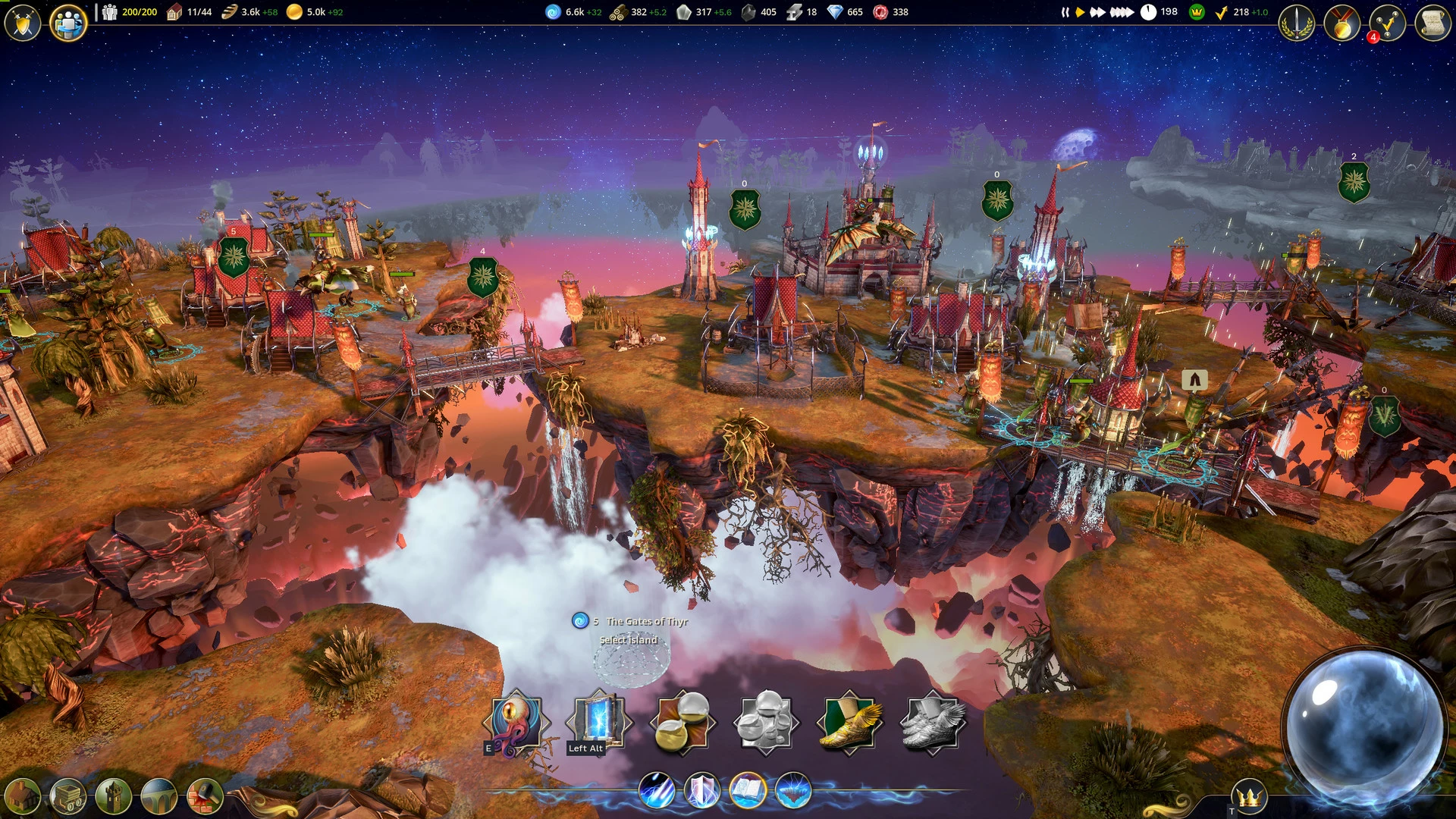The image size is (1456, 819).
Task: Open the house buildings construction menu
Action: pos(23,796)
